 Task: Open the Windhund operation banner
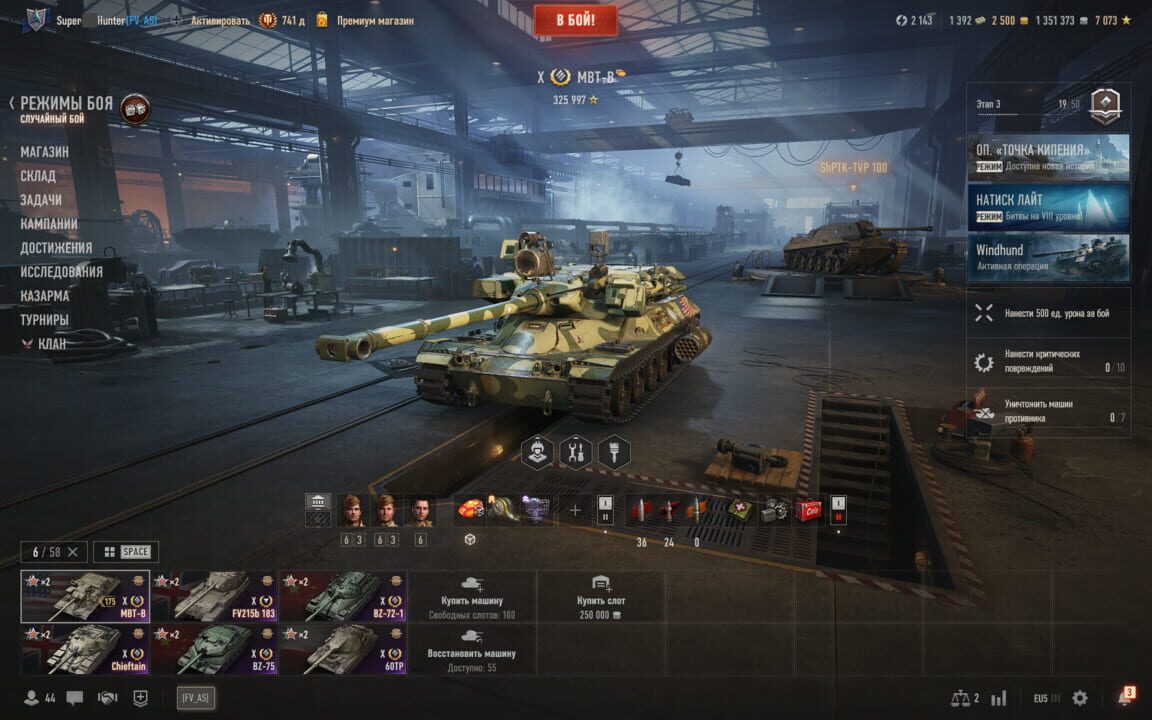coord(1048,258)
